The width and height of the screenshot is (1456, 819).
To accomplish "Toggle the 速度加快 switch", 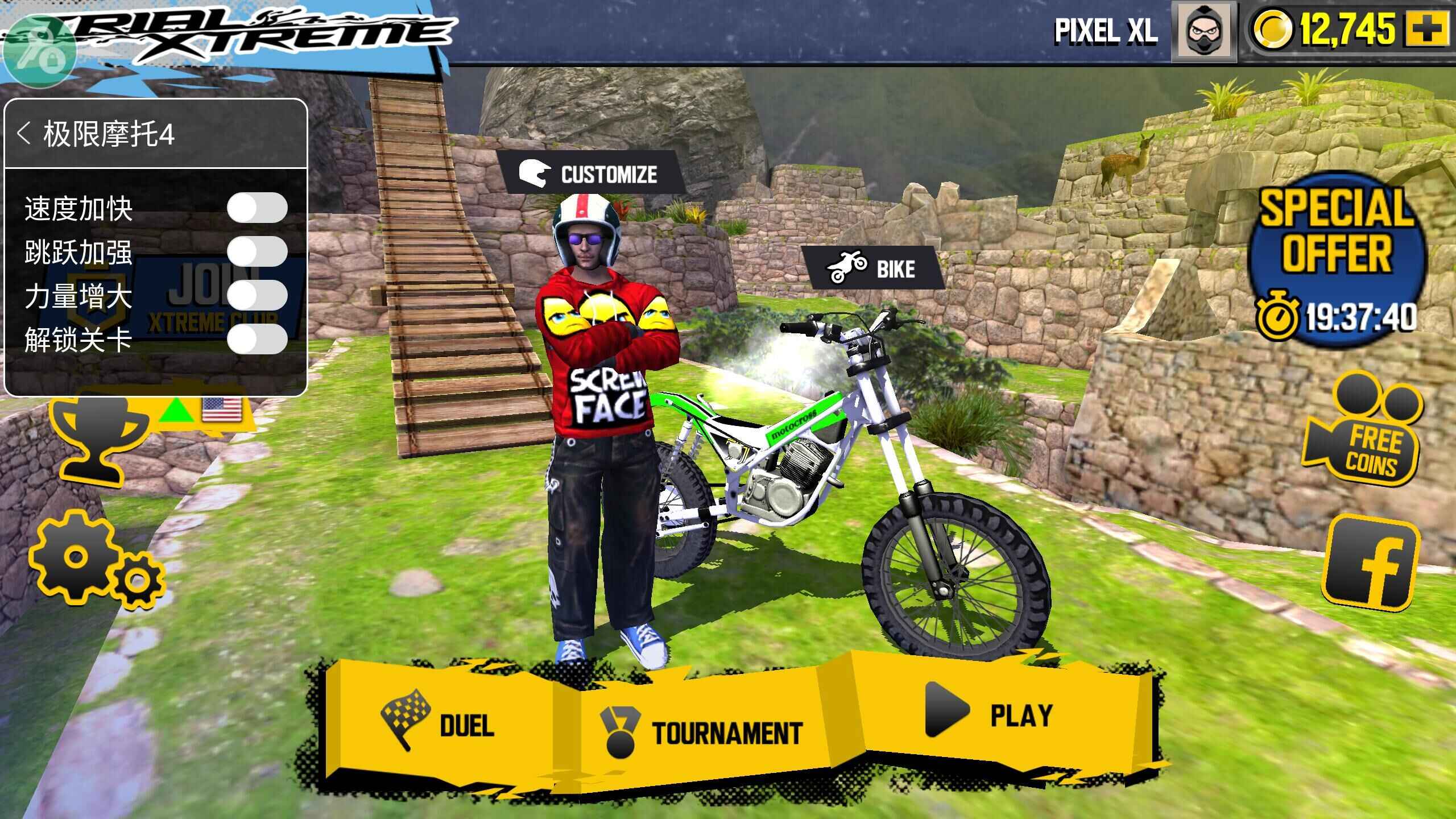I will tap(257, 208).
